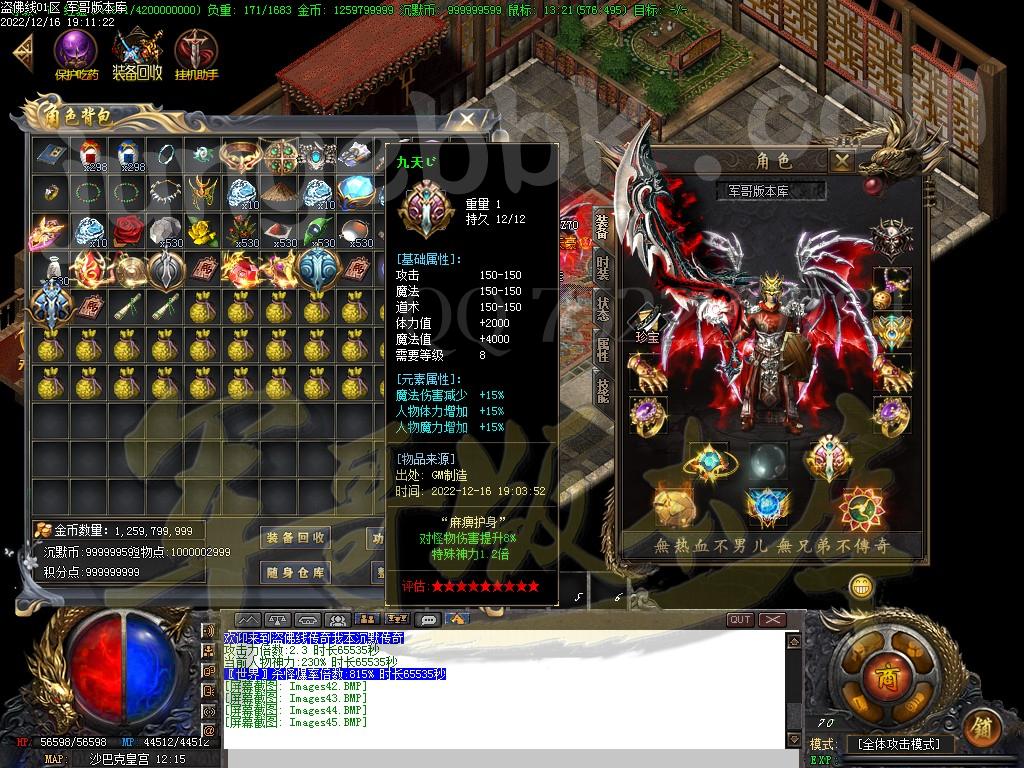Open the 保护吃药 potion protection menu
The height and width of the screenshot is (768, 1024).
tap(75, 54)
